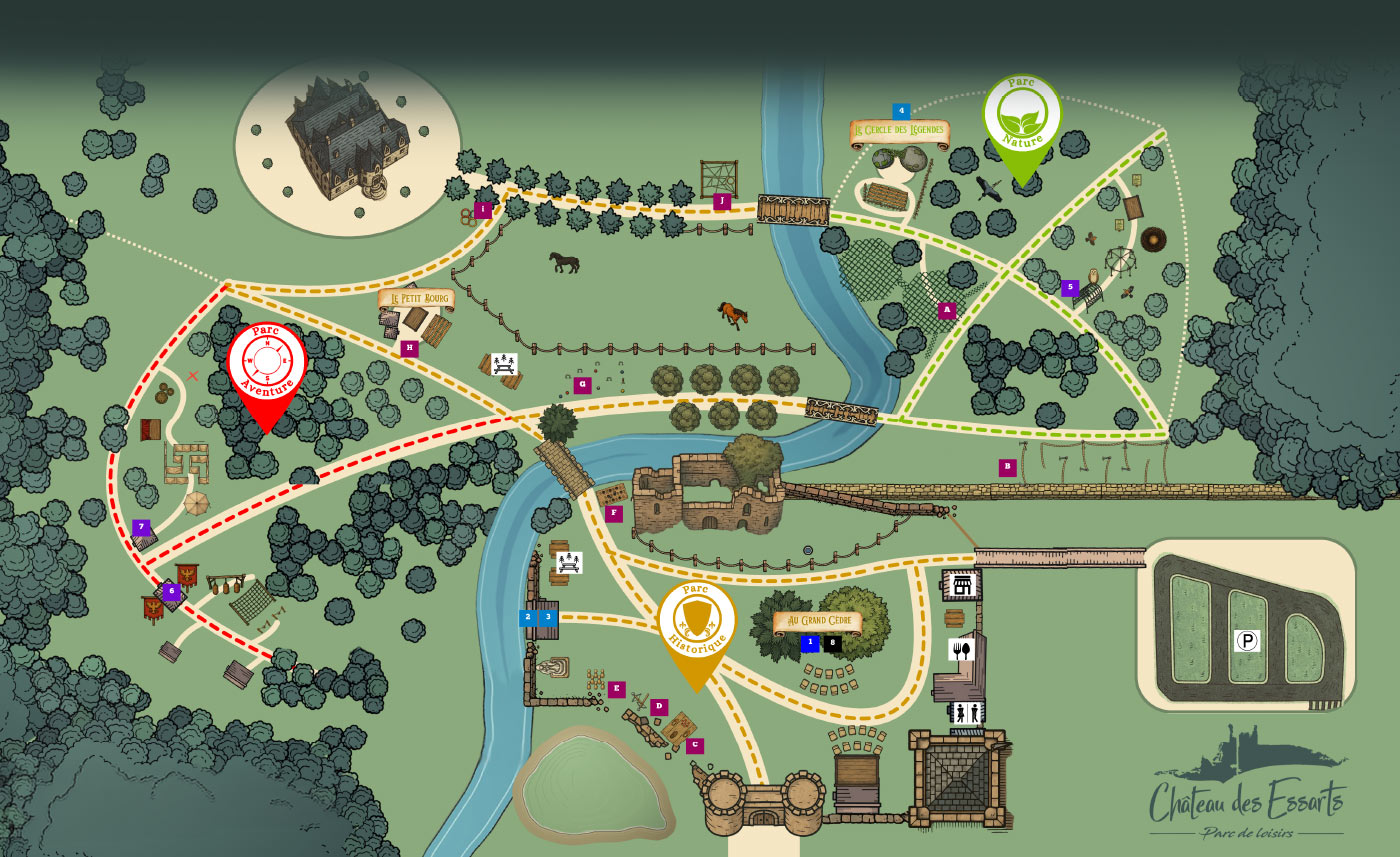Open the toilets marker icon
The image size is (1400, 857).
(967, 712)
